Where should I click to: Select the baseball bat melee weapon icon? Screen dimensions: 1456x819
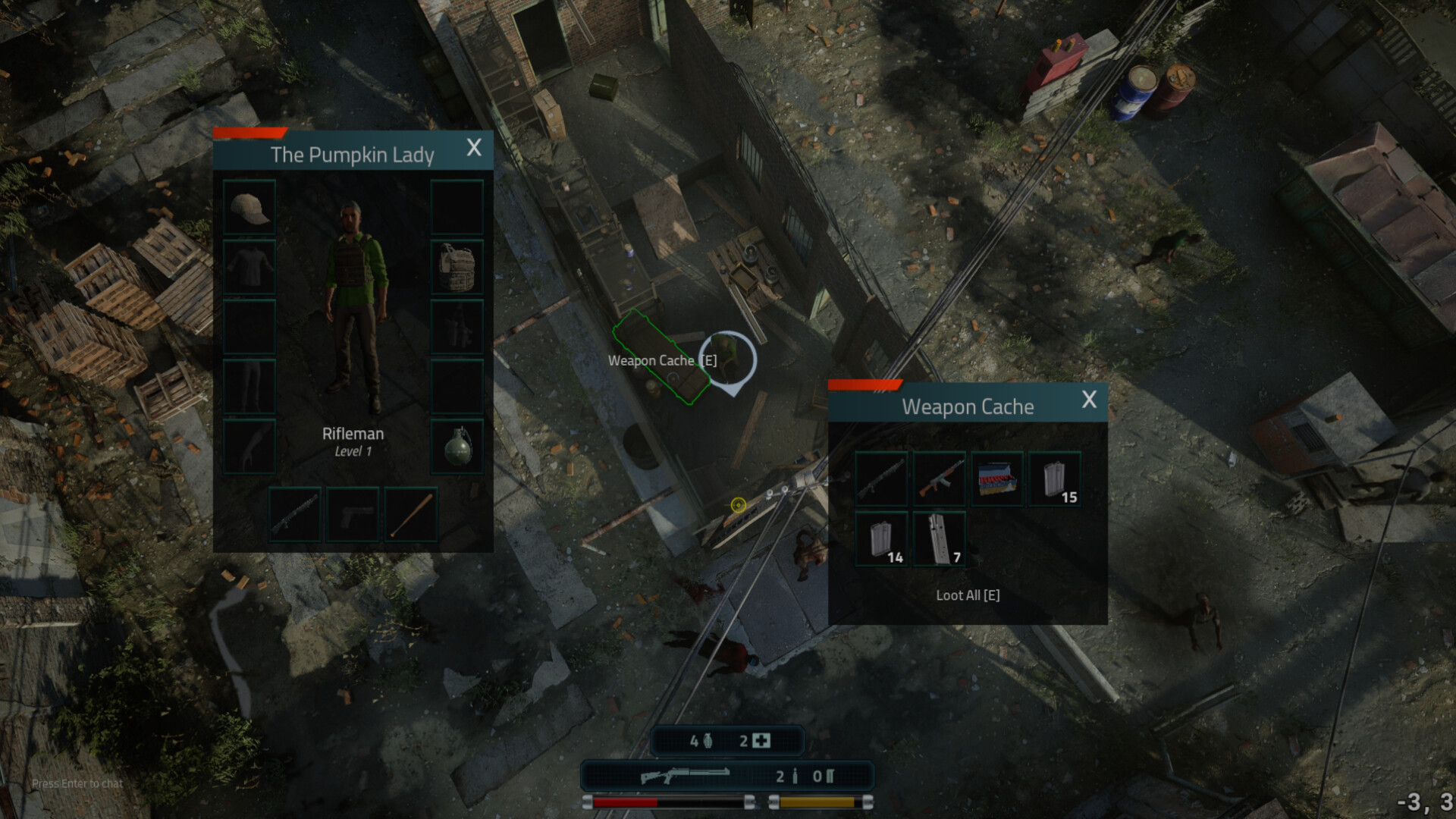(x=410, y=514)
